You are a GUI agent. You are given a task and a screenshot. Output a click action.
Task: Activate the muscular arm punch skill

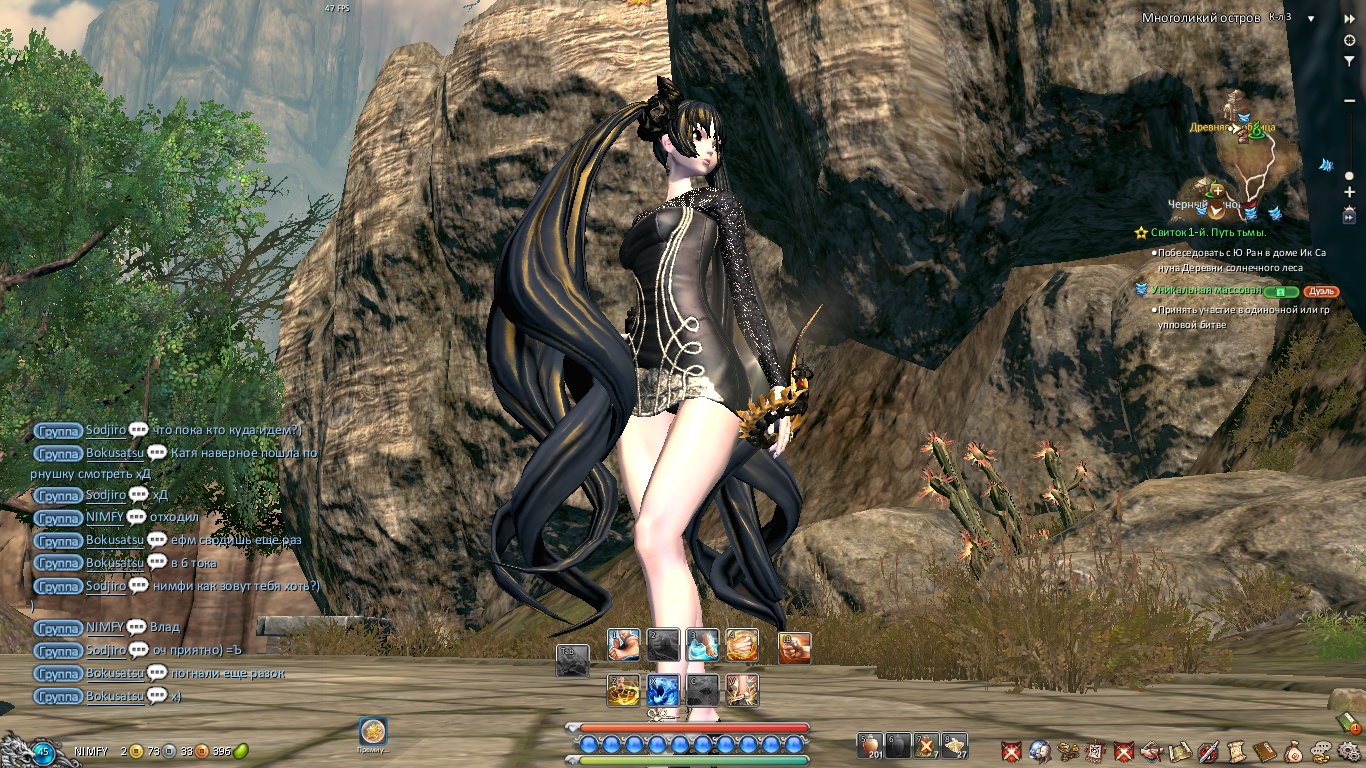[623, 646]
